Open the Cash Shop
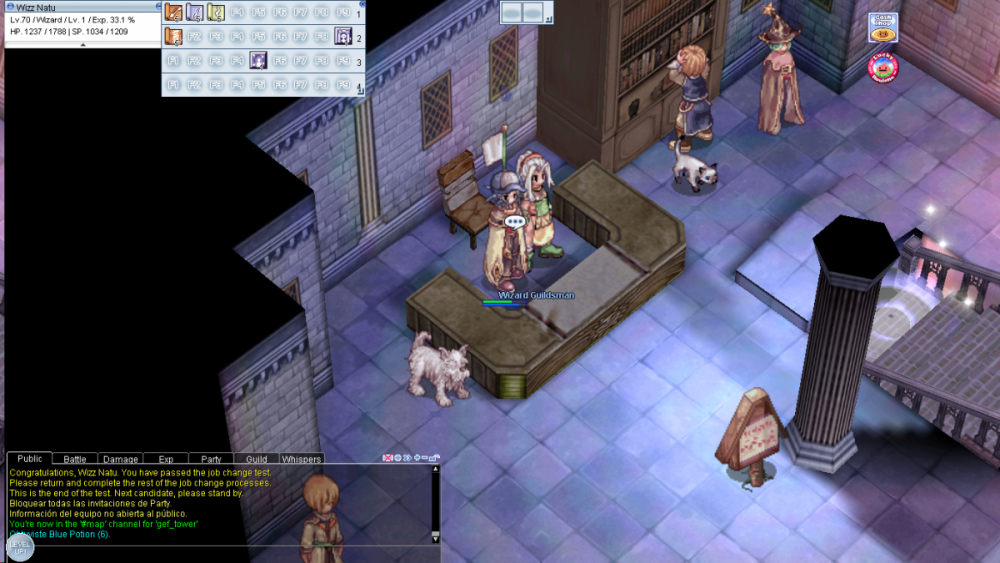The image size is (1000, 563). tap(882, 27)
